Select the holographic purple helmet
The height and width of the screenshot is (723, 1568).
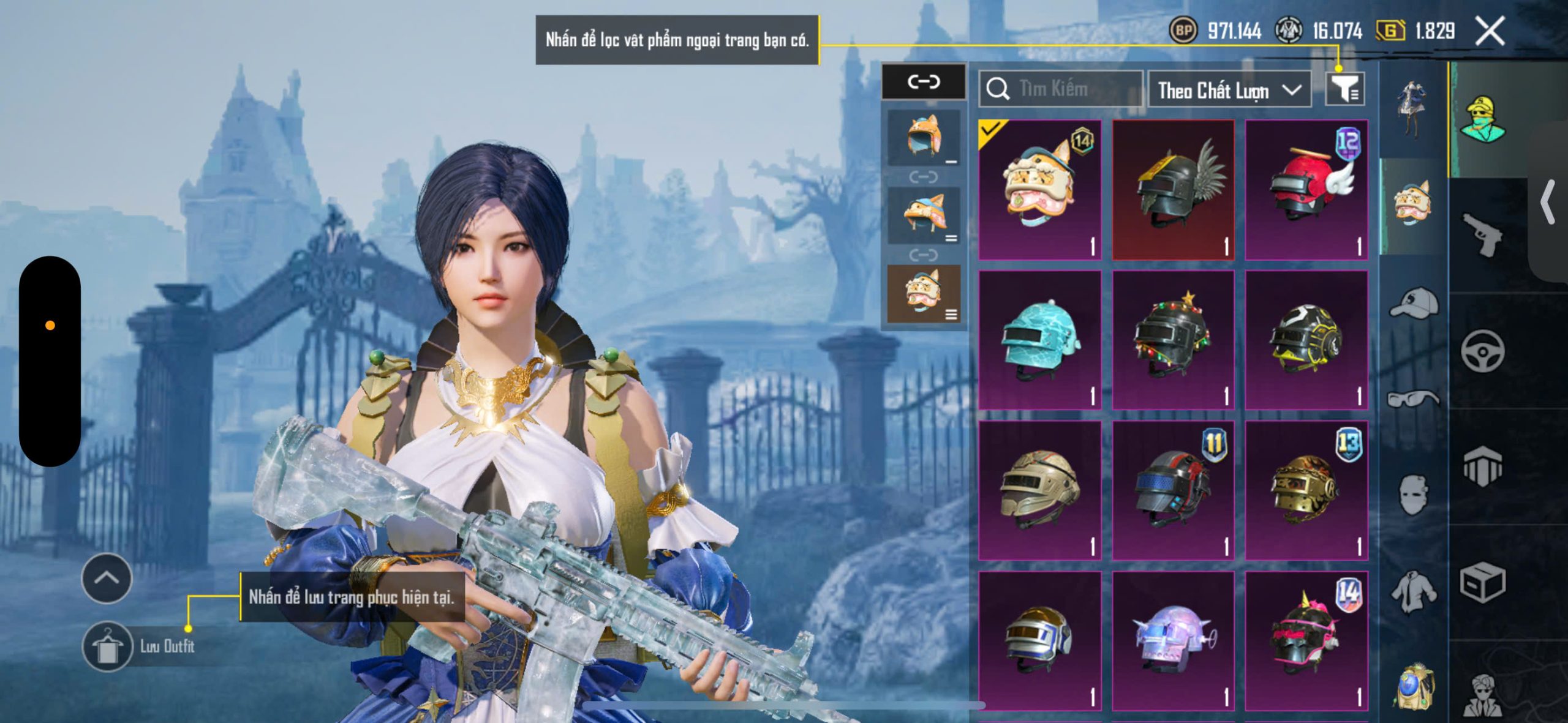[x=1173, y=640]
